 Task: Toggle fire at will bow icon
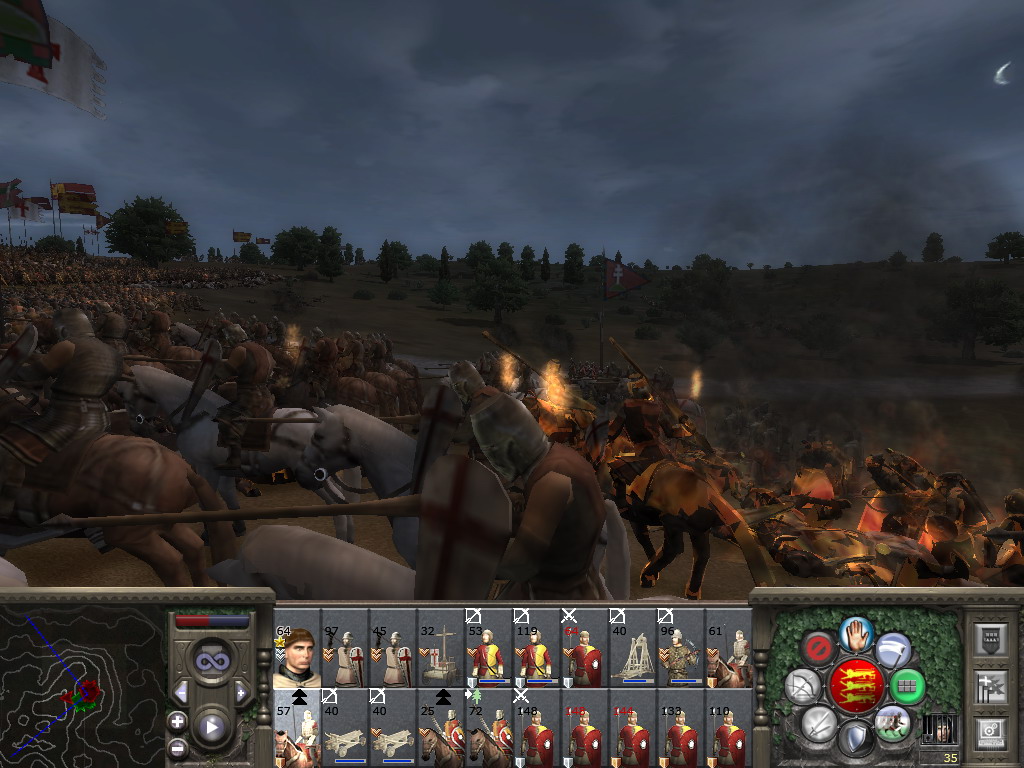pos(803,687)
